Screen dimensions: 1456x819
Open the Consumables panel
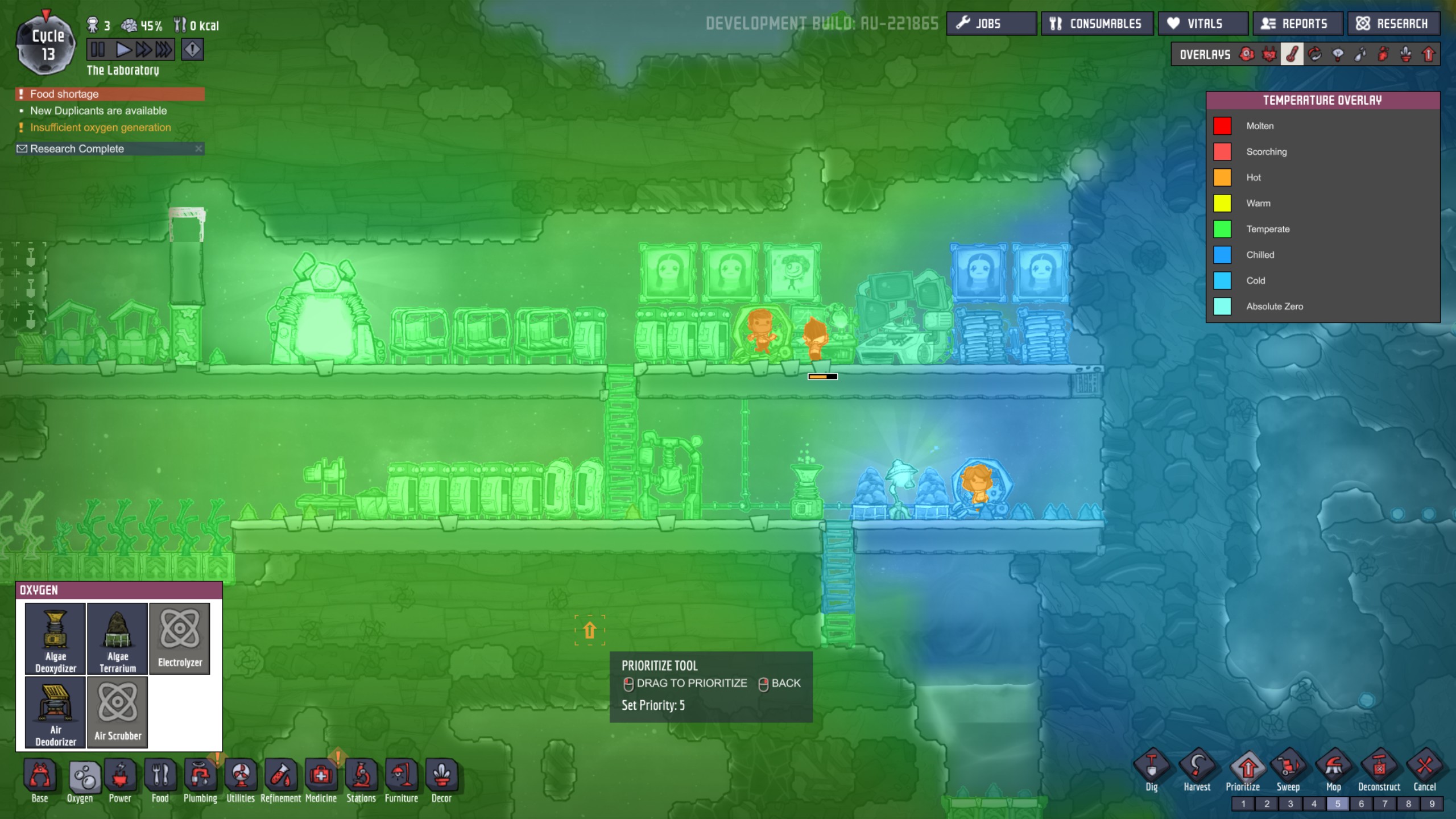click(x=1098, y=23)
